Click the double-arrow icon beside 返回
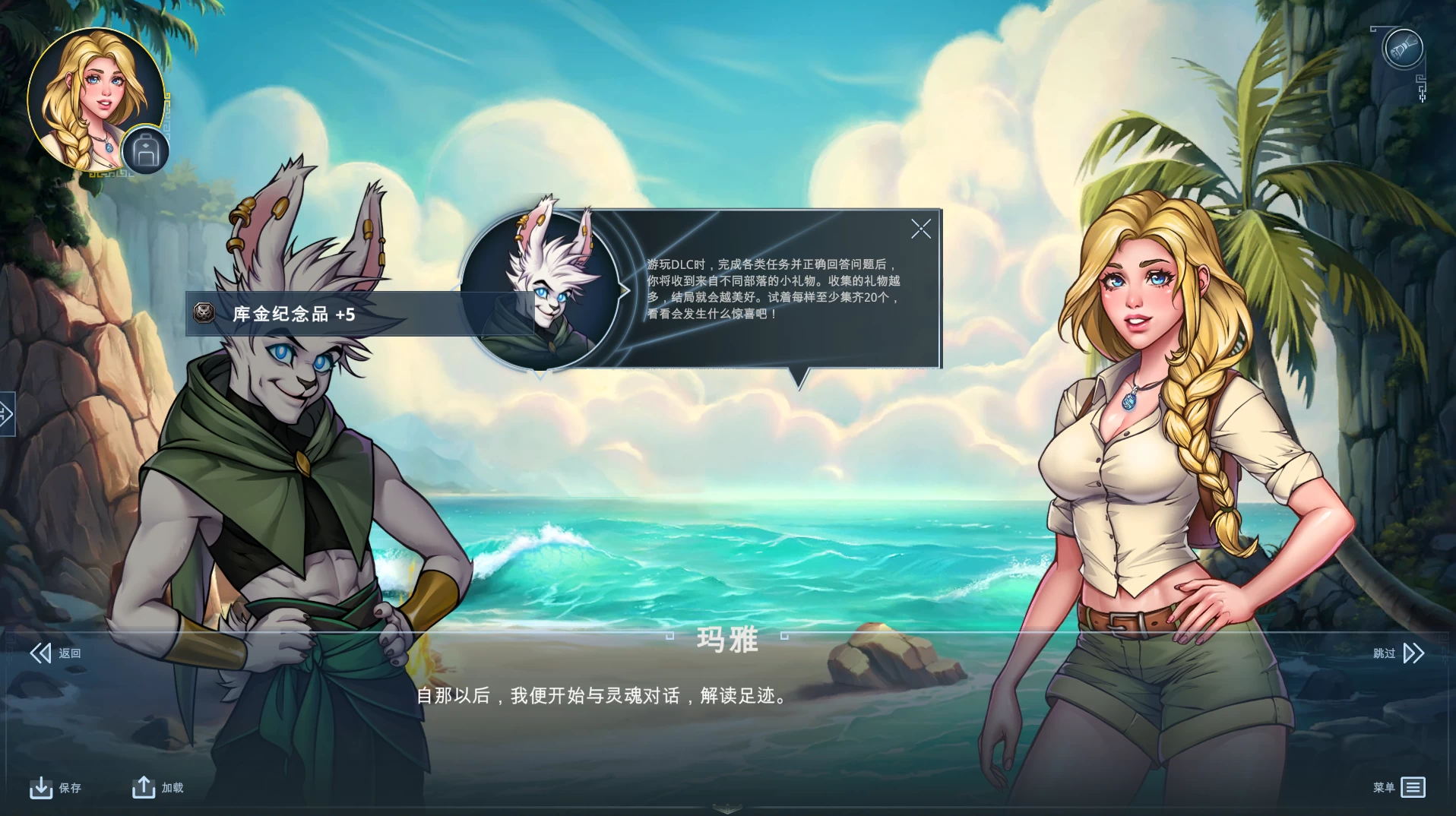 [40, 652]
